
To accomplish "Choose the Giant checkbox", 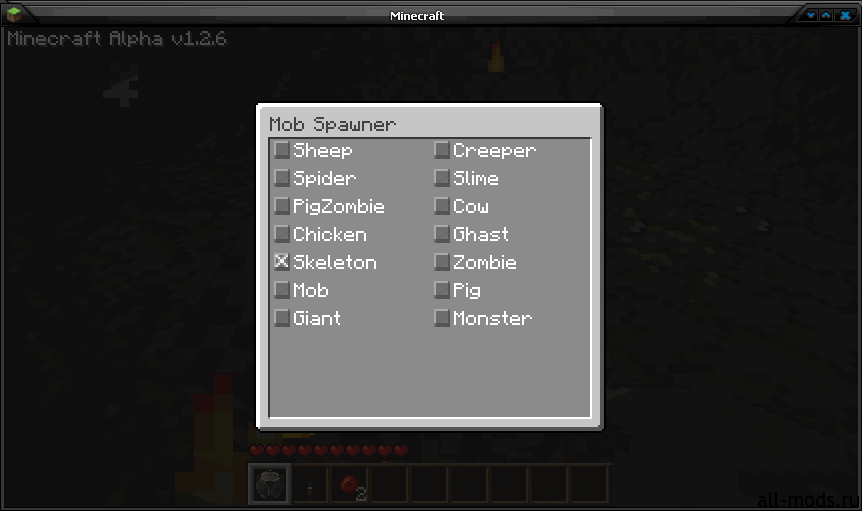I will pos(282,318).
